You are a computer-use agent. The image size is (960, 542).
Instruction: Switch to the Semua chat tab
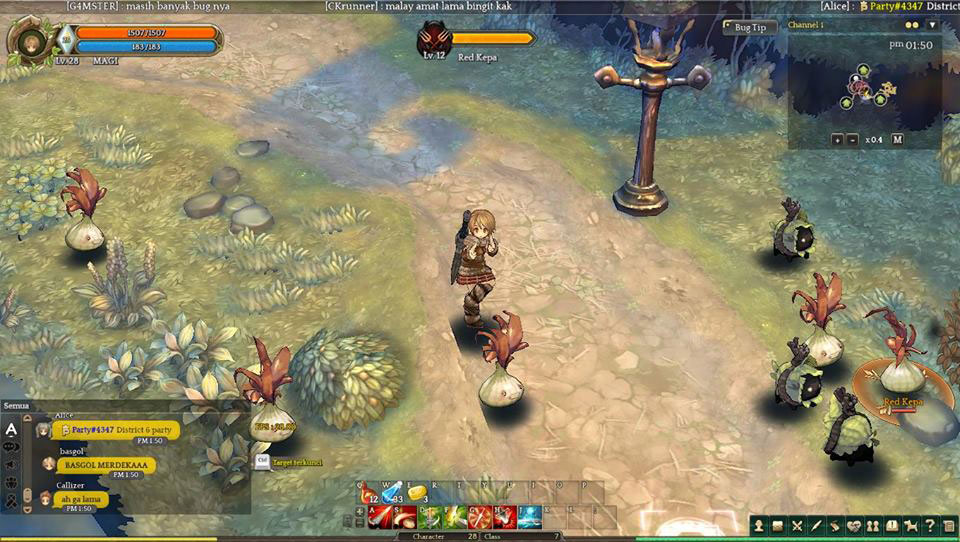pyautogui.click(x=17, y=405)
